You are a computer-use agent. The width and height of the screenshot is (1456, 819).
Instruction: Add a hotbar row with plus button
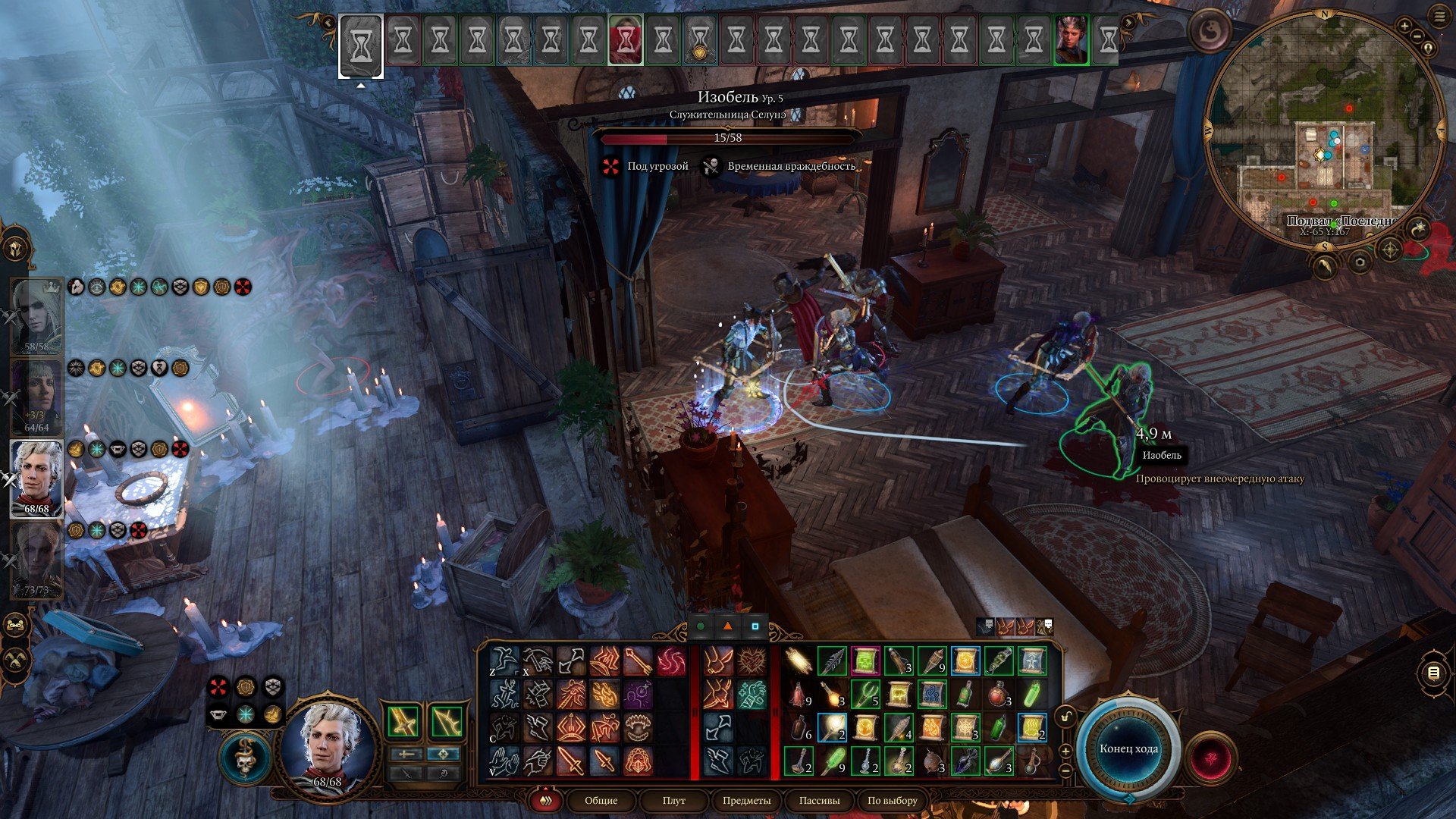coord(1065,751)
